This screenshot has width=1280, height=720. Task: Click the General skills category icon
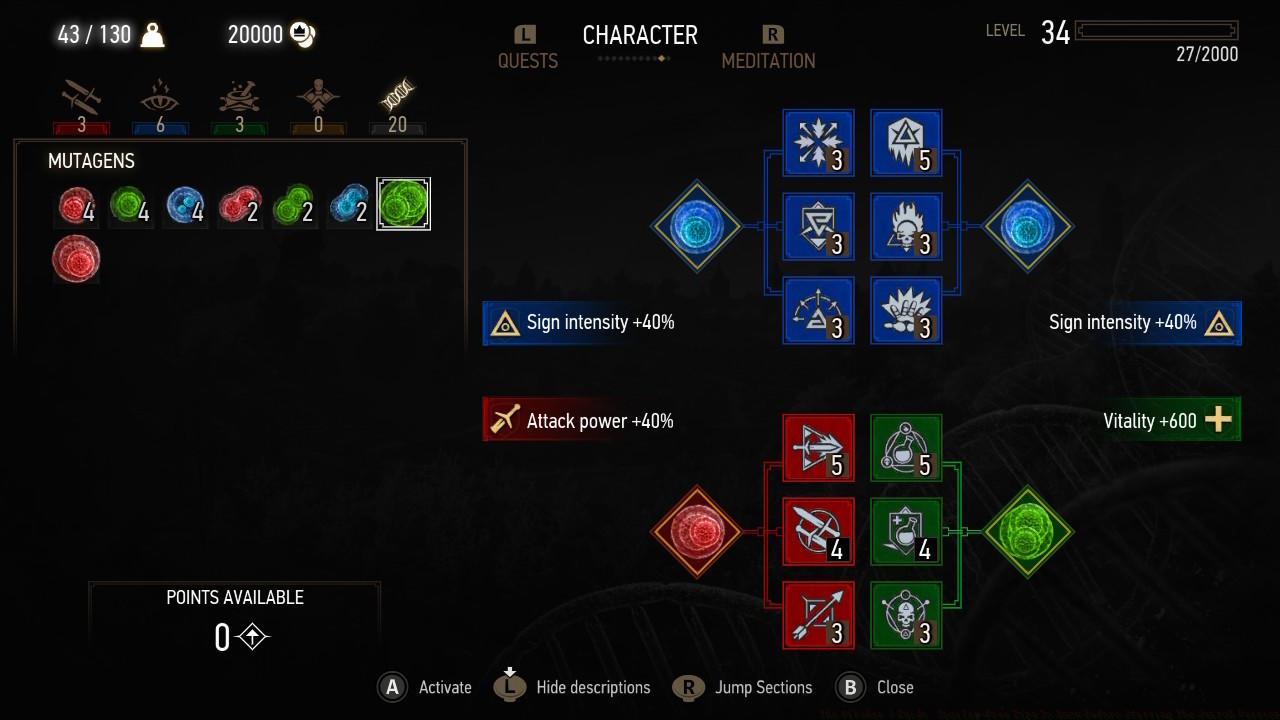click(x=318, y=100)
